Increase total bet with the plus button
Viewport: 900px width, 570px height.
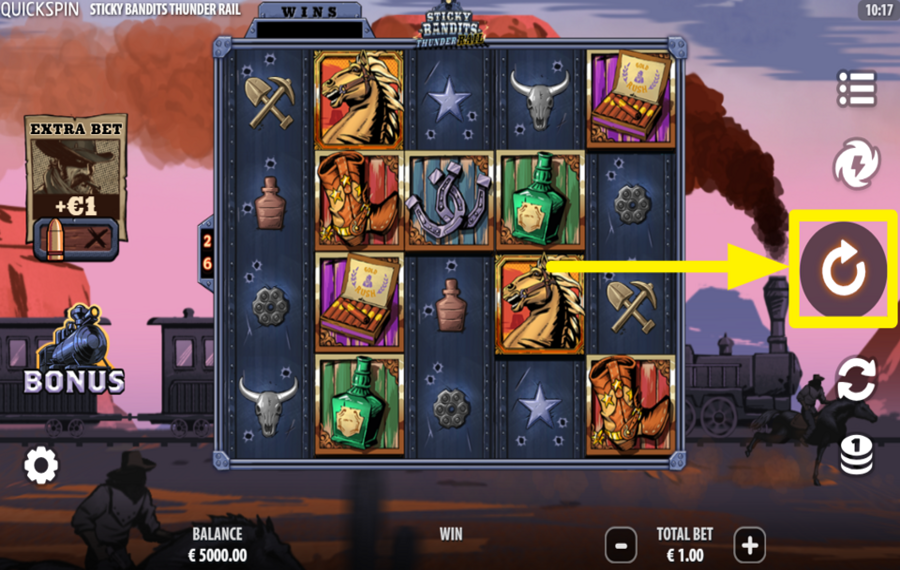tap(749, 545)
